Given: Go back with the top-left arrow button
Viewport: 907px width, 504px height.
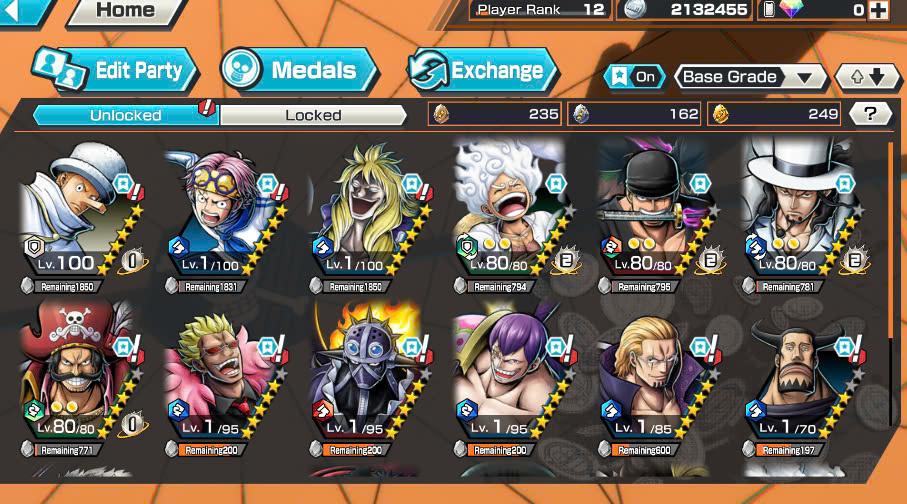Looking at the screenshot, I should [24, 11].
